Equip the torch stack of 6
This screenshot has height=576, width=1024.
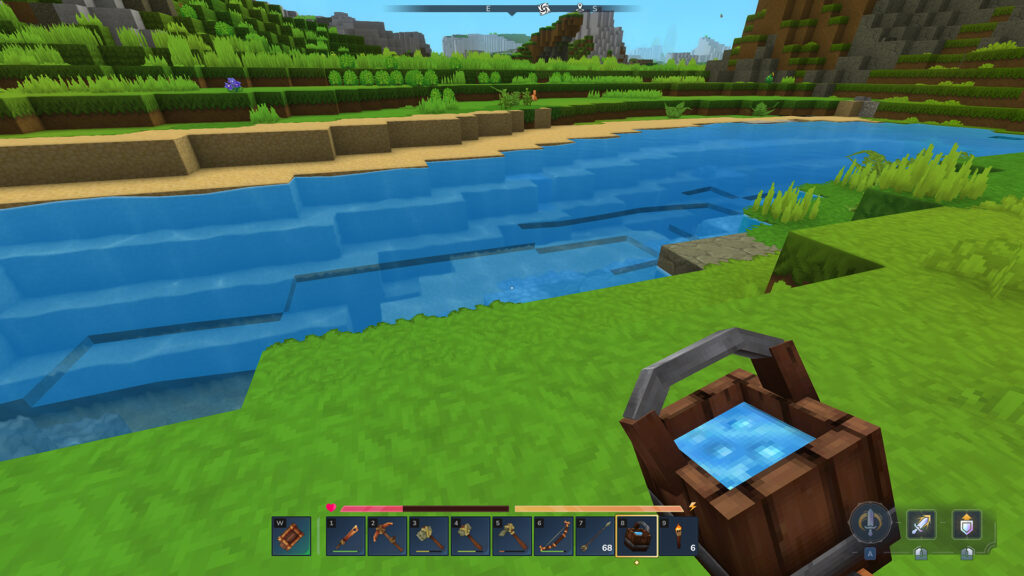point(679,536)
